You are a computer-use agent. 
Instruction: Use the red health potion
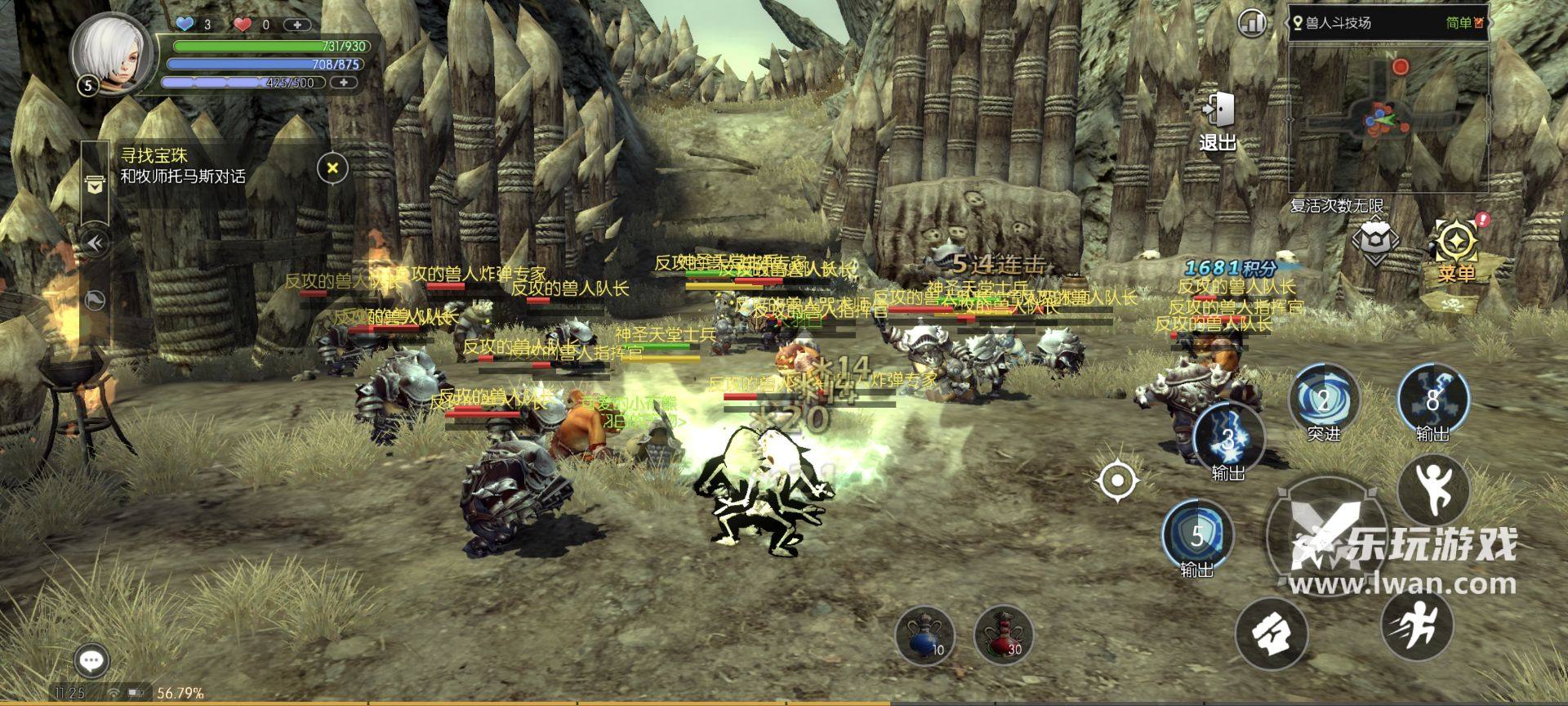1003,636
